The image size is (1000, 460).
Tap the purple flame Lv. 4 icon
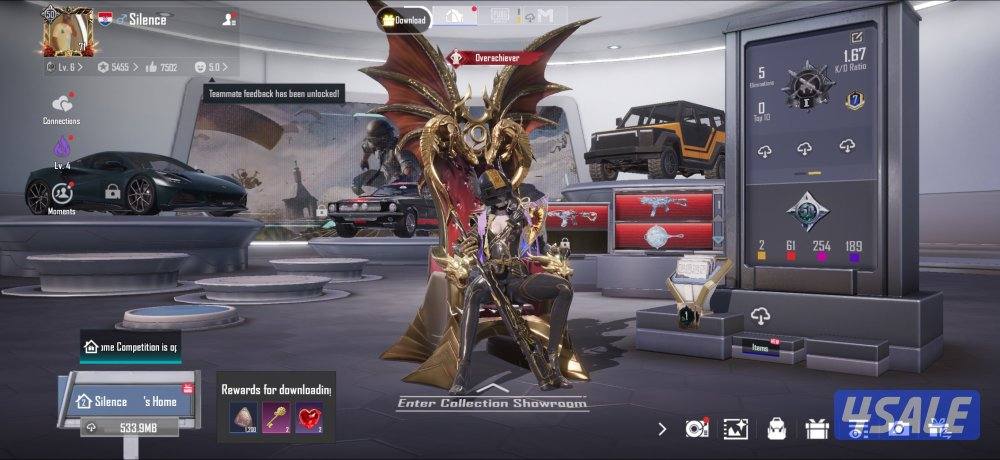(62, 150)
